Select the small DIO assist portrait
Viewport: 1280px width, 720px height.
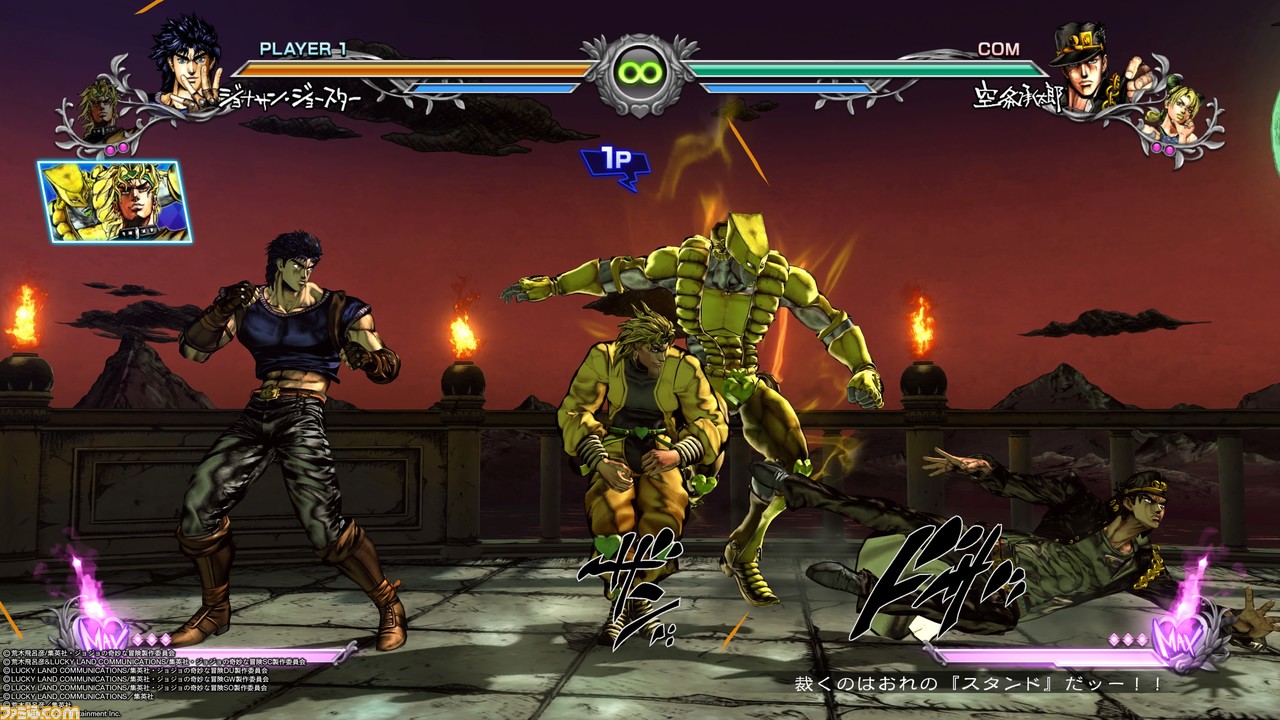[100, 115]
